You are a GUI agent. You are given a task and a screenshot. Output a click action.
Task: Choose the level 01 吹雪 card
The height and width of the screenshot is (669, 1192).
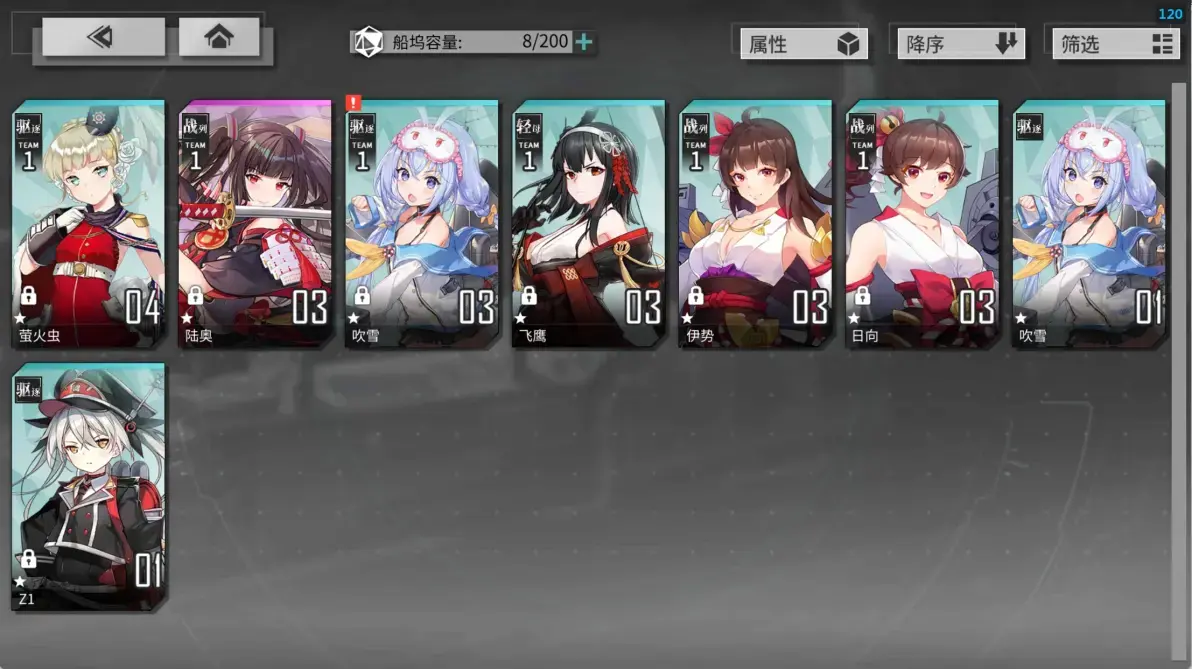point(1089,223)
